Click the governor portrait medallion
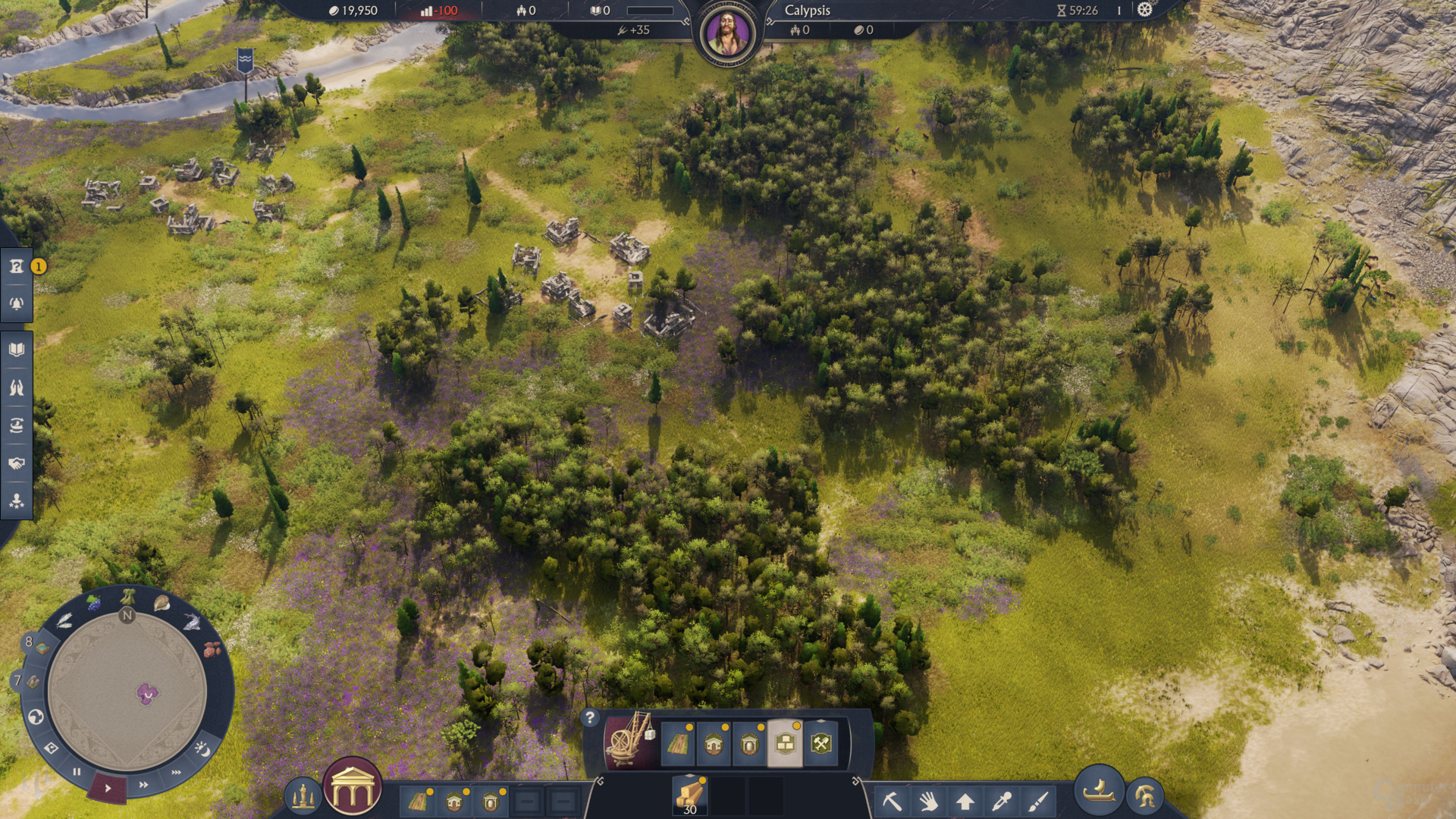1456x819 pixels. tap(728, 33)
